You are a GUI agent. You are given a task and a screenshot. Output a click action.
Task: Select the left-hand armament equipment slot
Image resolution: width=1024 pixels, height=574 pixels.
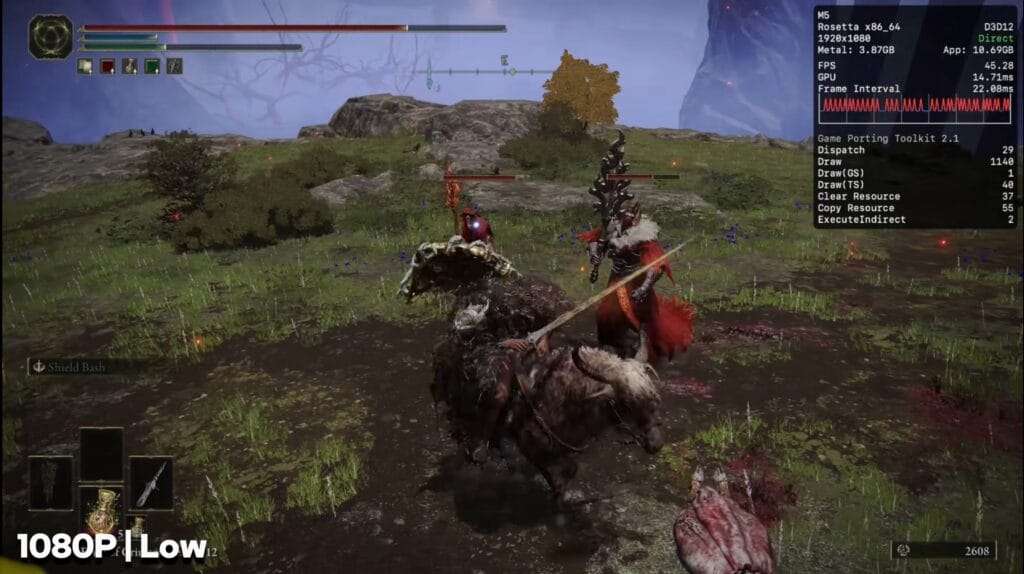[51, 483]
